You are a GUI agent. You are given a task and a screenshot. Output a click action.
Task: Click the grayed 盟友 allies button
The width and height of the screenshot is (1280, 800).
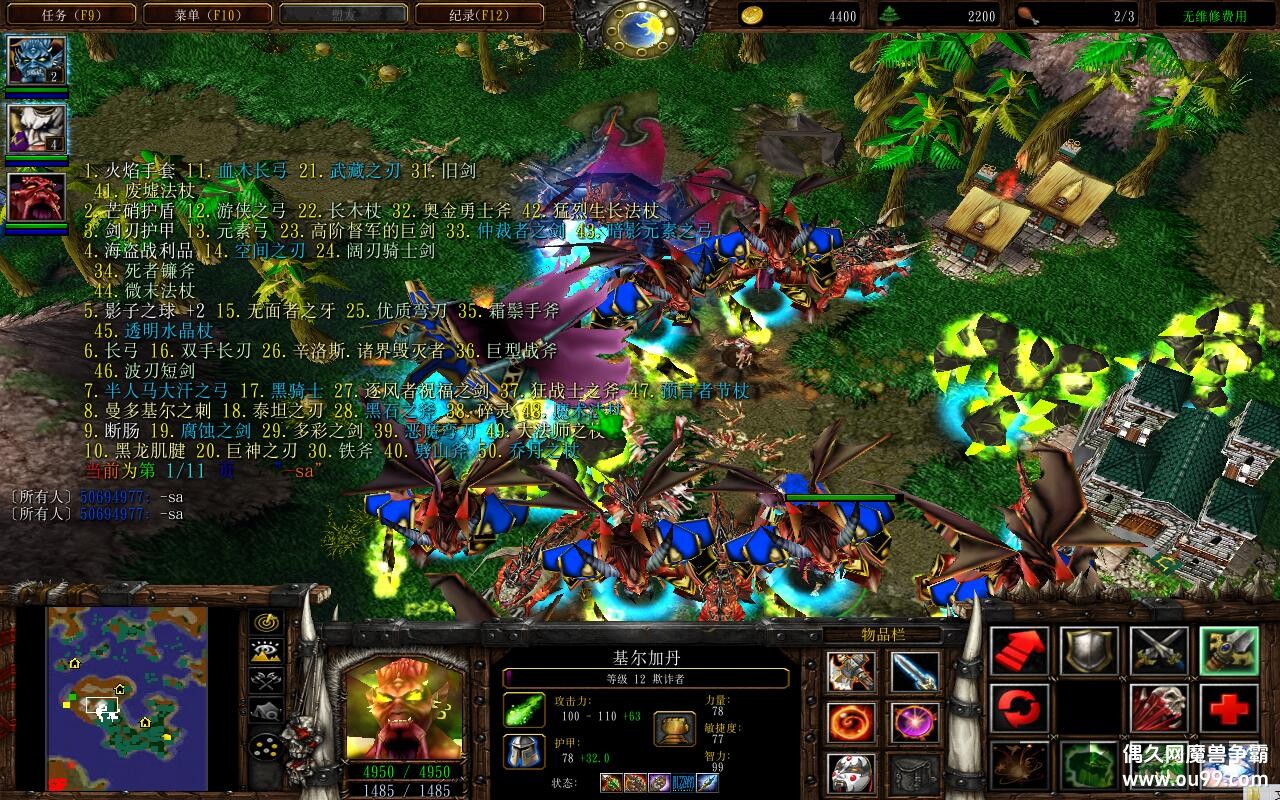click(345, 14)
